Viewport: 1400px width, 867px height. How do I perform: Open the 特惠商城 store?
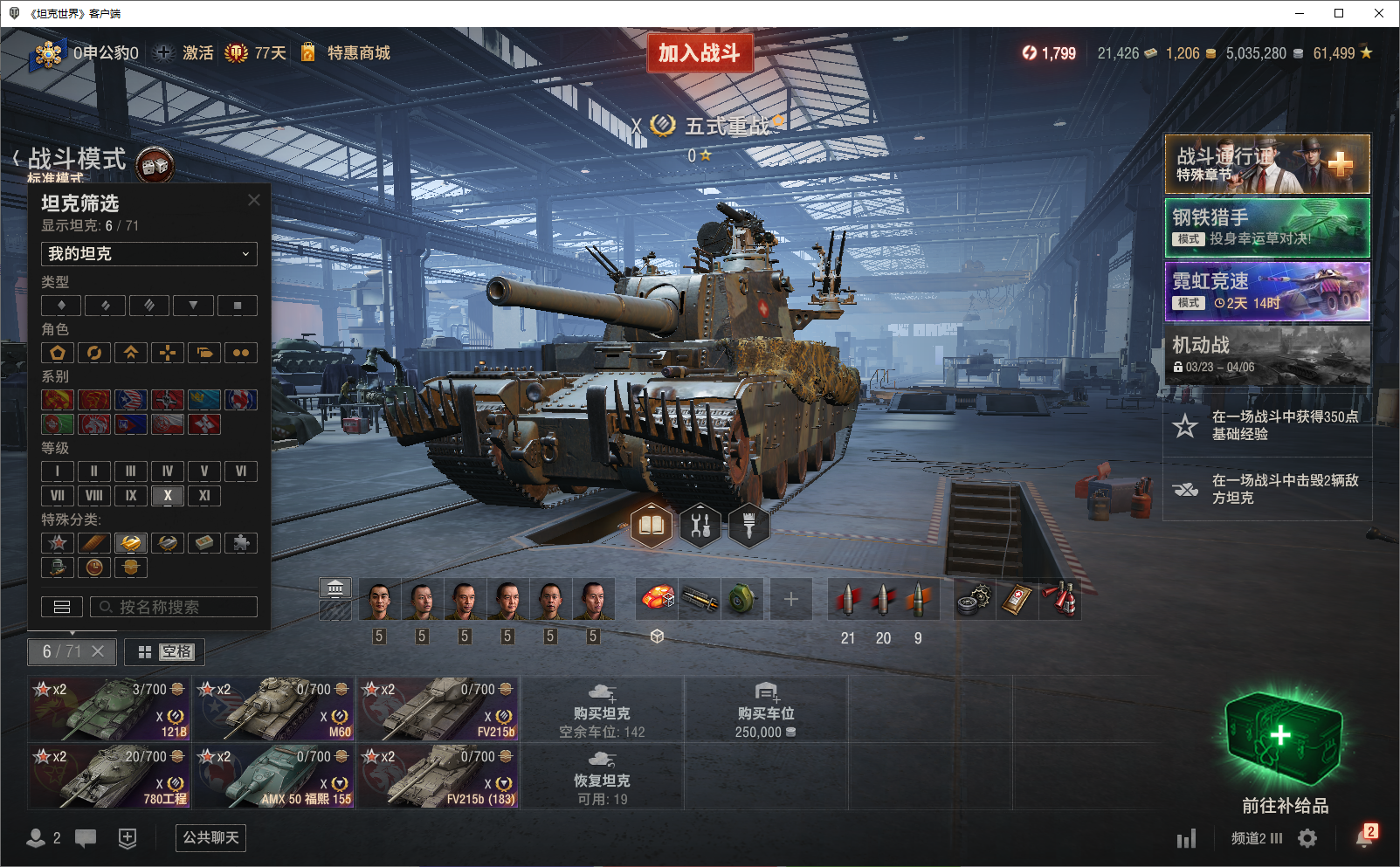357,53
